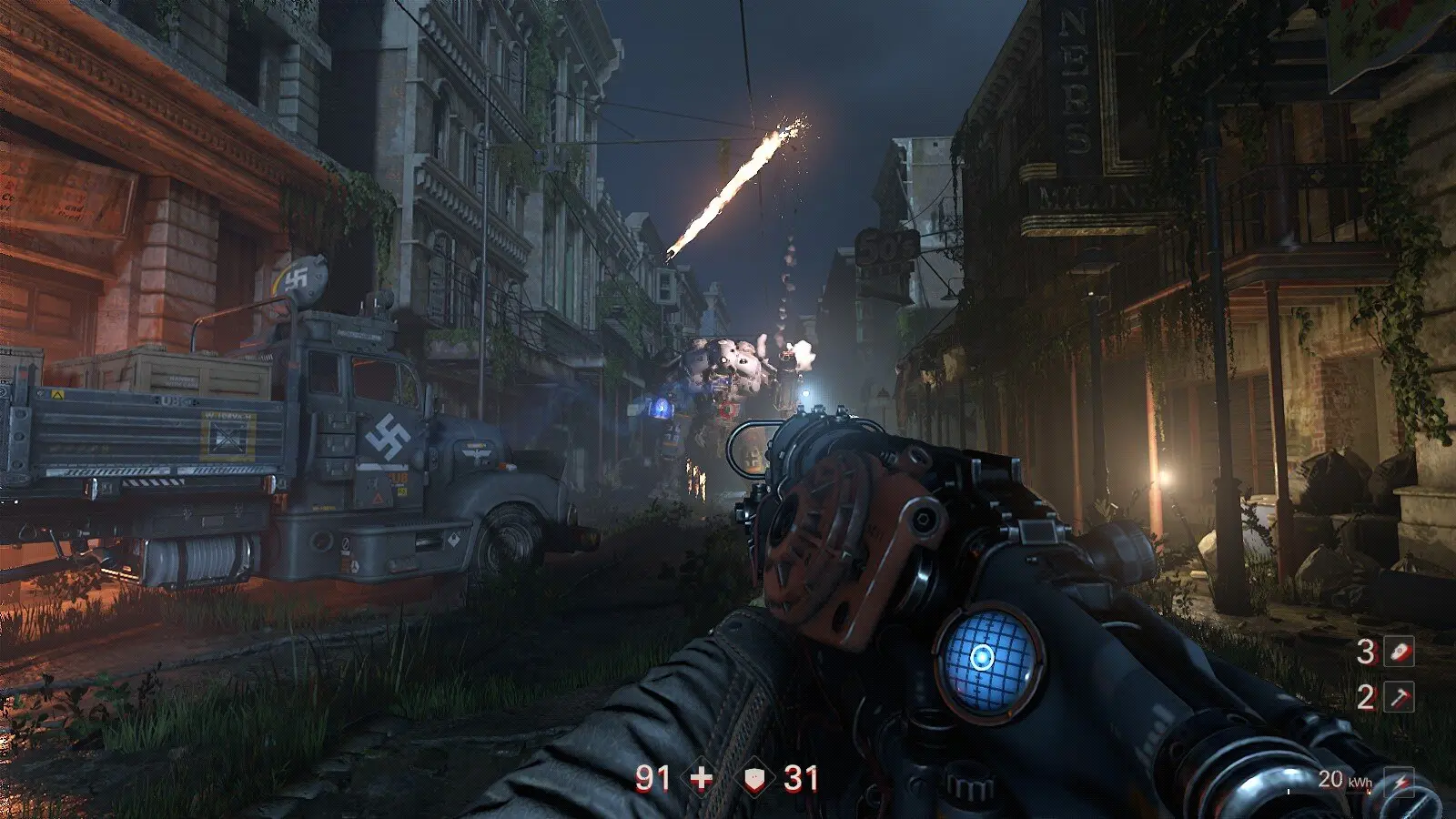Click the health cross icon
Viewport: 1456px width, 819px height.
[702, 778]
